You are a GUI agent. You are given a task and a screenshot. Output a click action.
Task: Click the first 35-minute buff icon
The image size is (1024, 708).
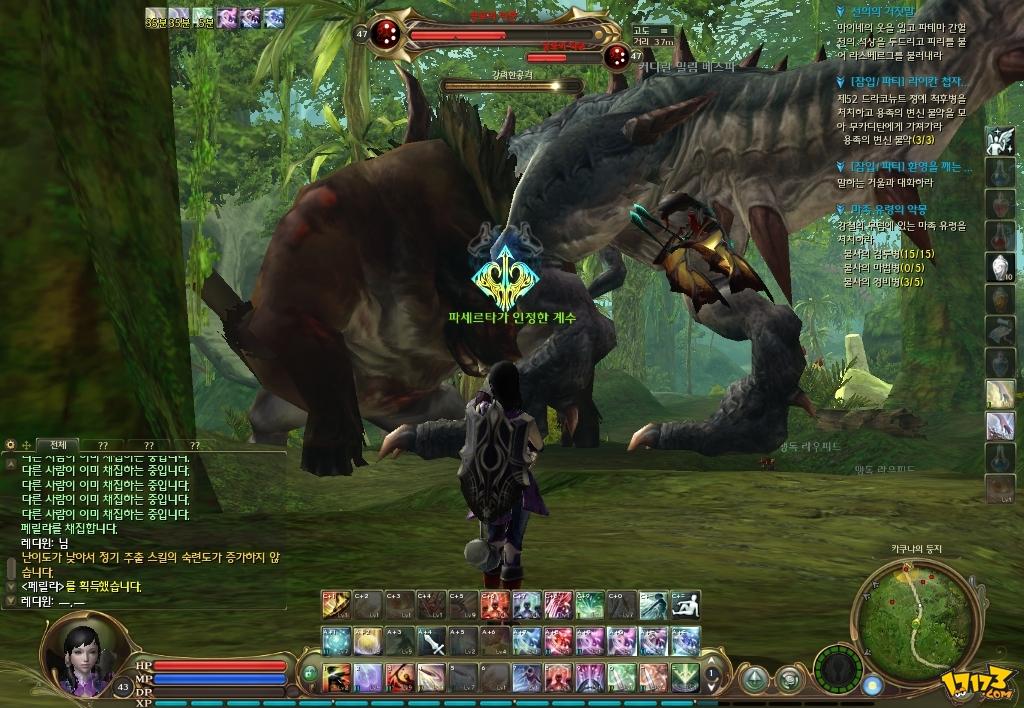click(155, 16)
